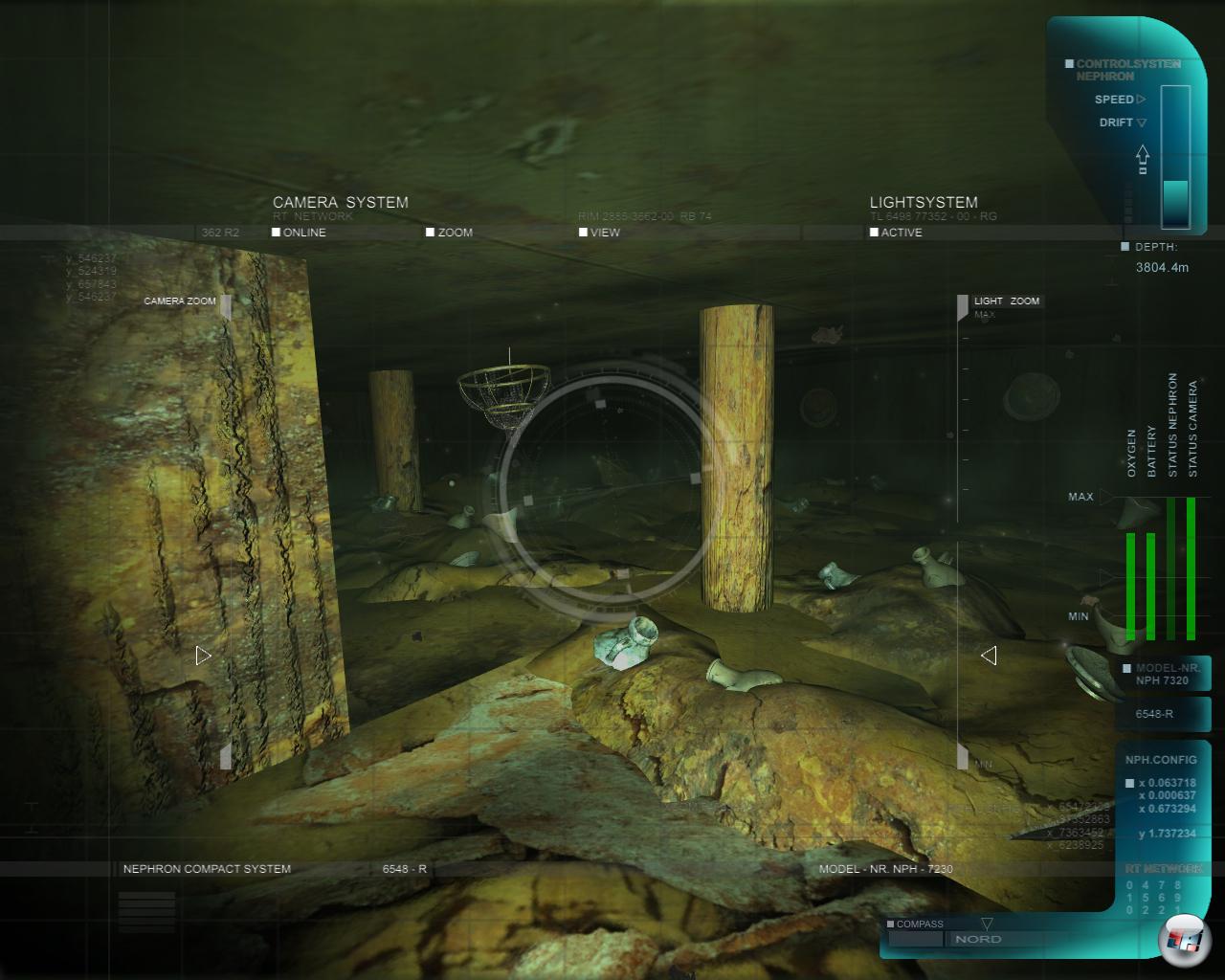Toggle the camera system ONLINE indicator
The image size is (1225, 980).
coord(277,233)
